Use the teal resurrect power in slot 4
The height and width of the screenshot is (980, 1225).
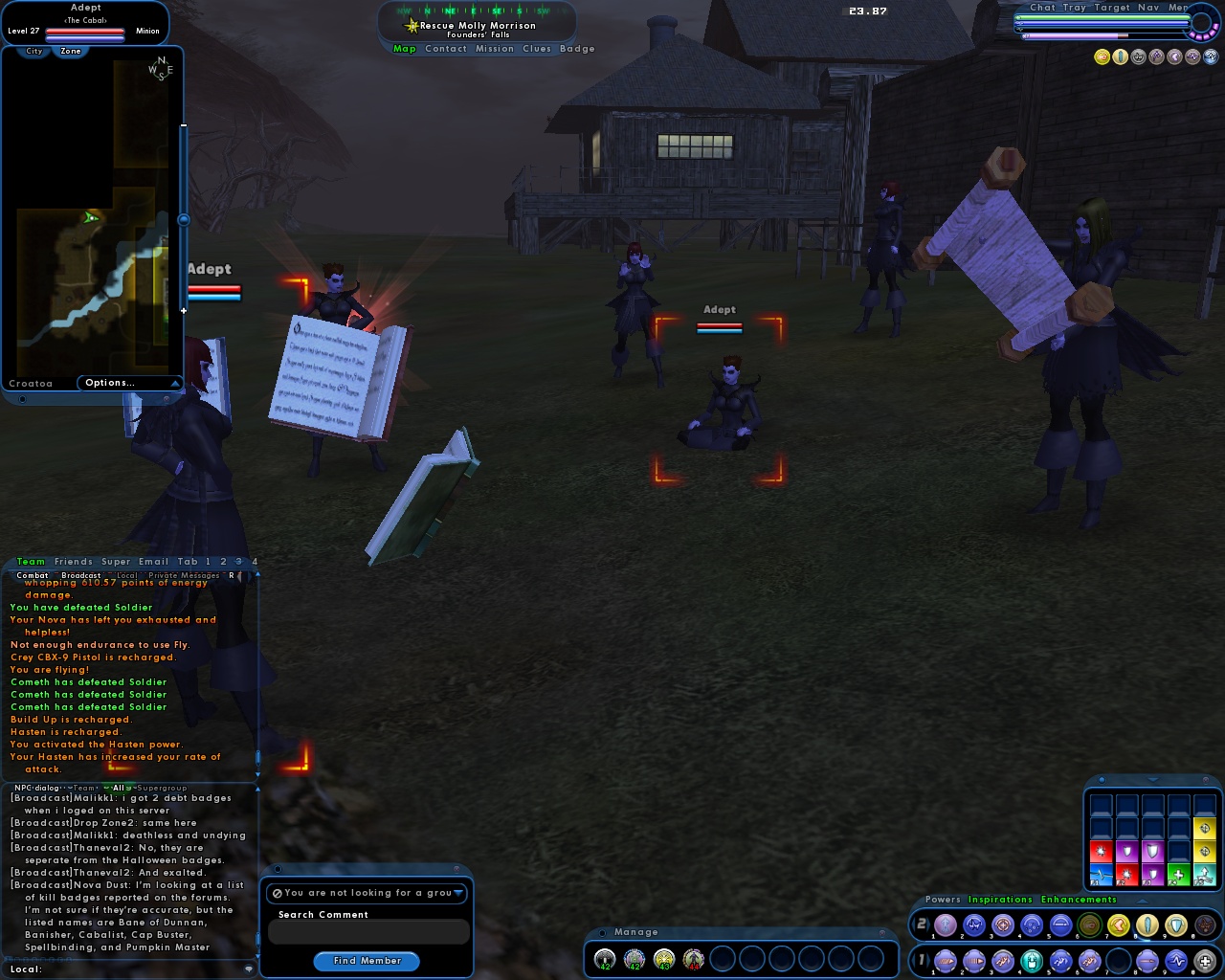point(1031,960)
